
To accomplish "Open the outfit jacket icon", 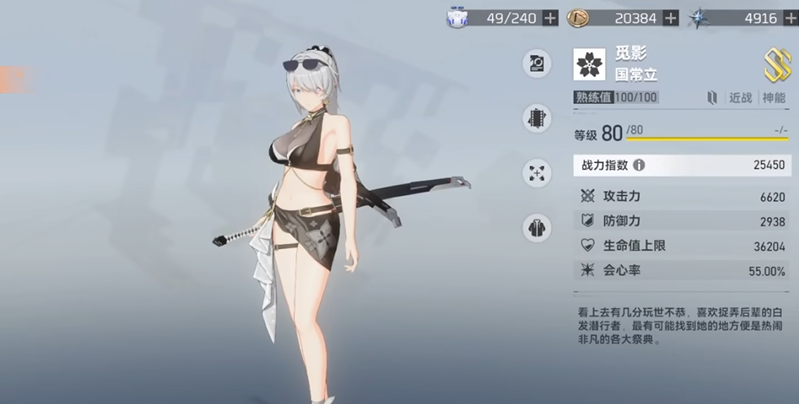I will [537, 227].
